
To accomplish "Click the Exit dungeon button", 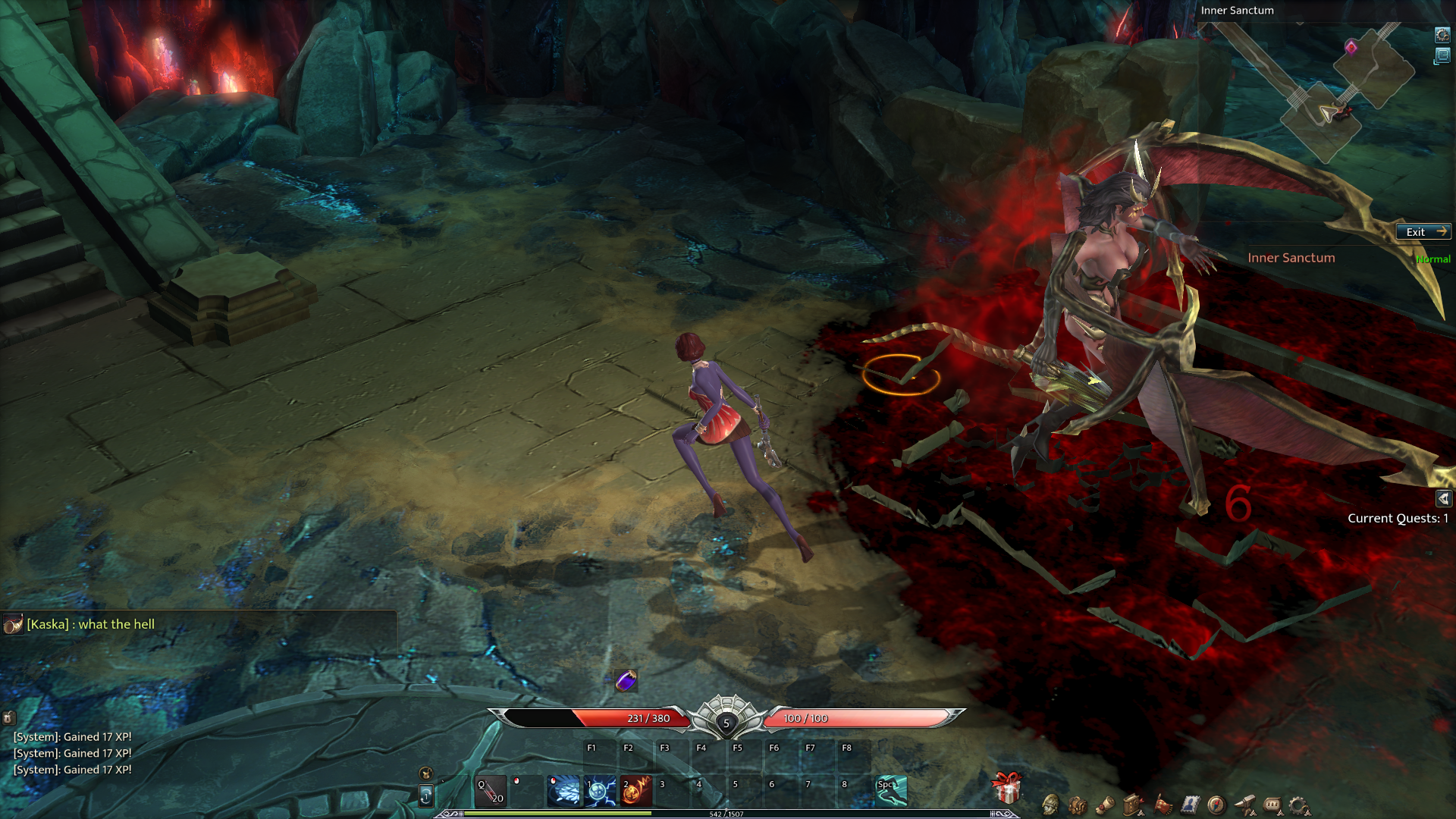I will tap(1423, 232).
